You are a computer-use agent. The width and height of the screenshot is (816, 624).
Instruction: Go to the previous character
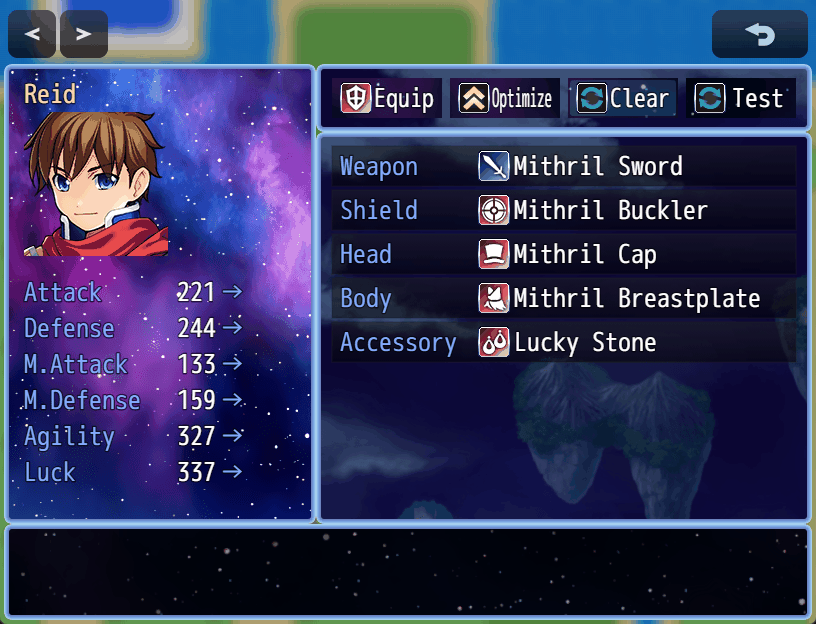click(x=32, y=35)
